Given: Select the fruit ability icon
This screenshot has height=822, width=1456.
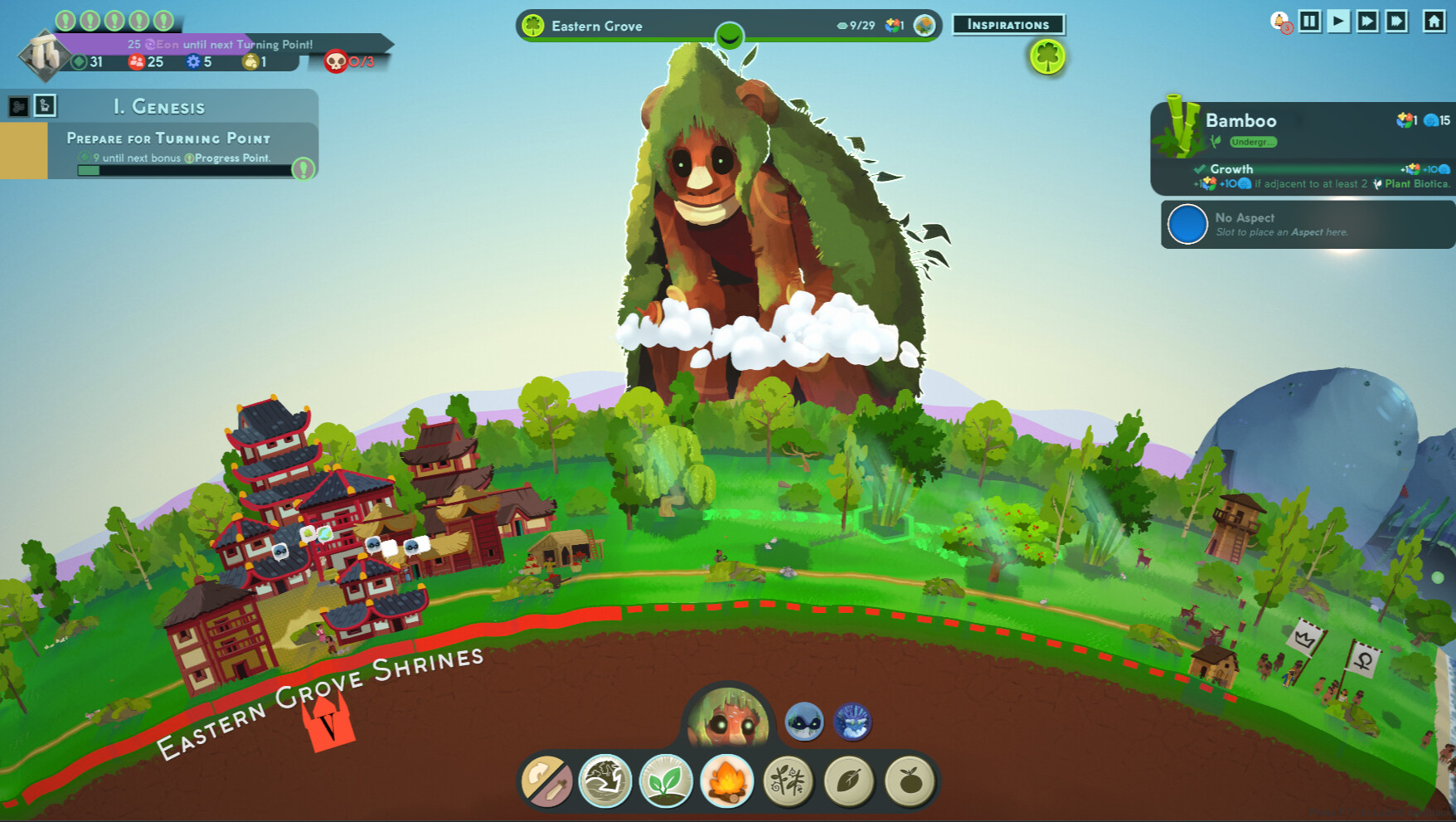Looking at the screenshot, I should 910,781.
